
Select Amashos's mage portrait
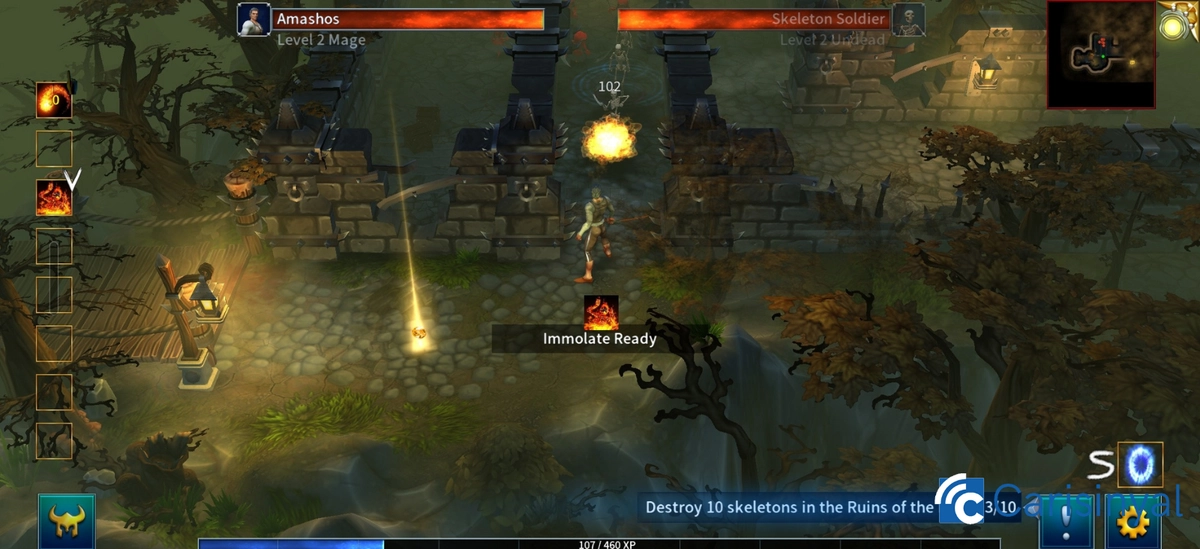(254, 20)
